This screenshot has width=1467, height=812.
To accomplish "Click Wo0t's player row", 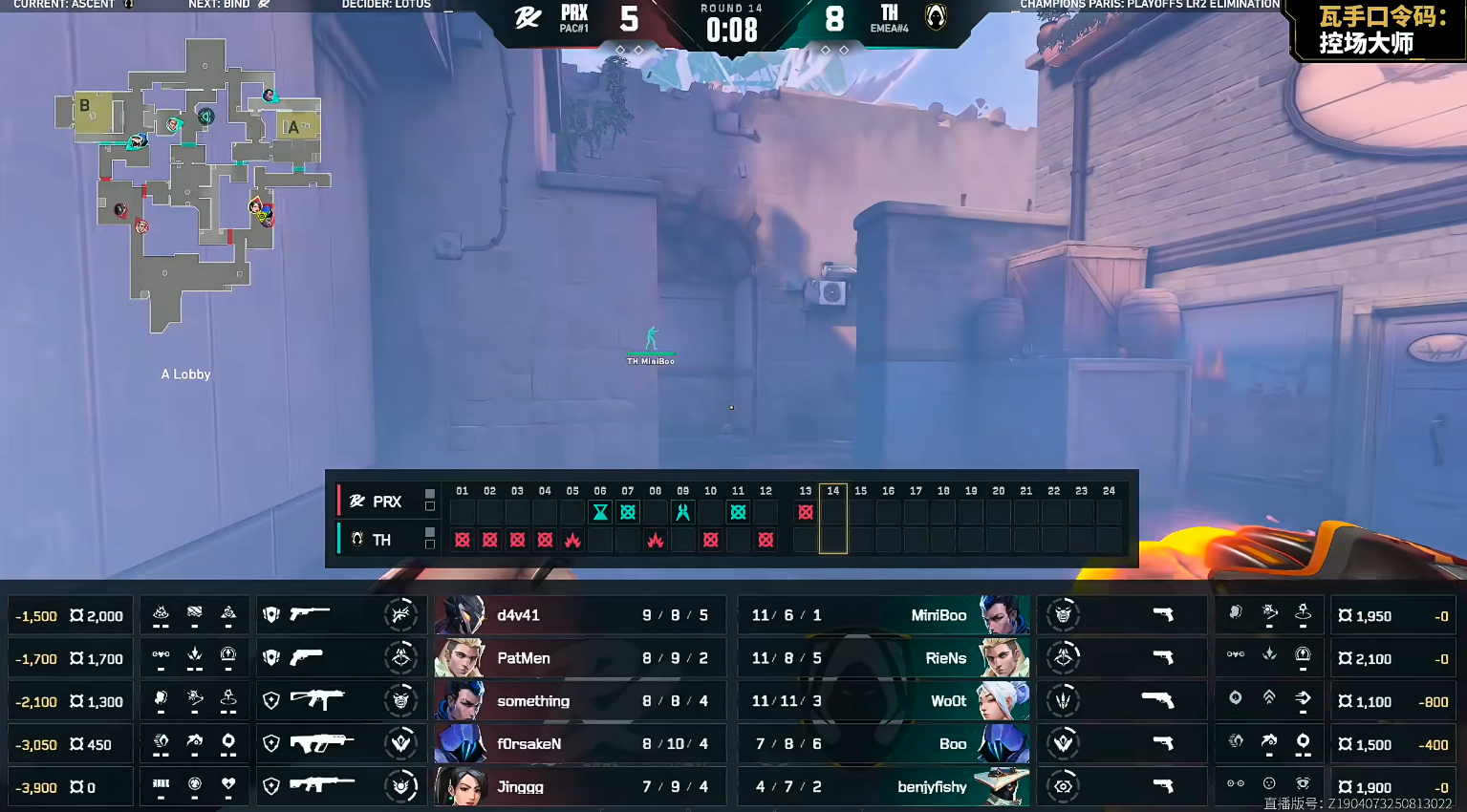I will point(884,701).
